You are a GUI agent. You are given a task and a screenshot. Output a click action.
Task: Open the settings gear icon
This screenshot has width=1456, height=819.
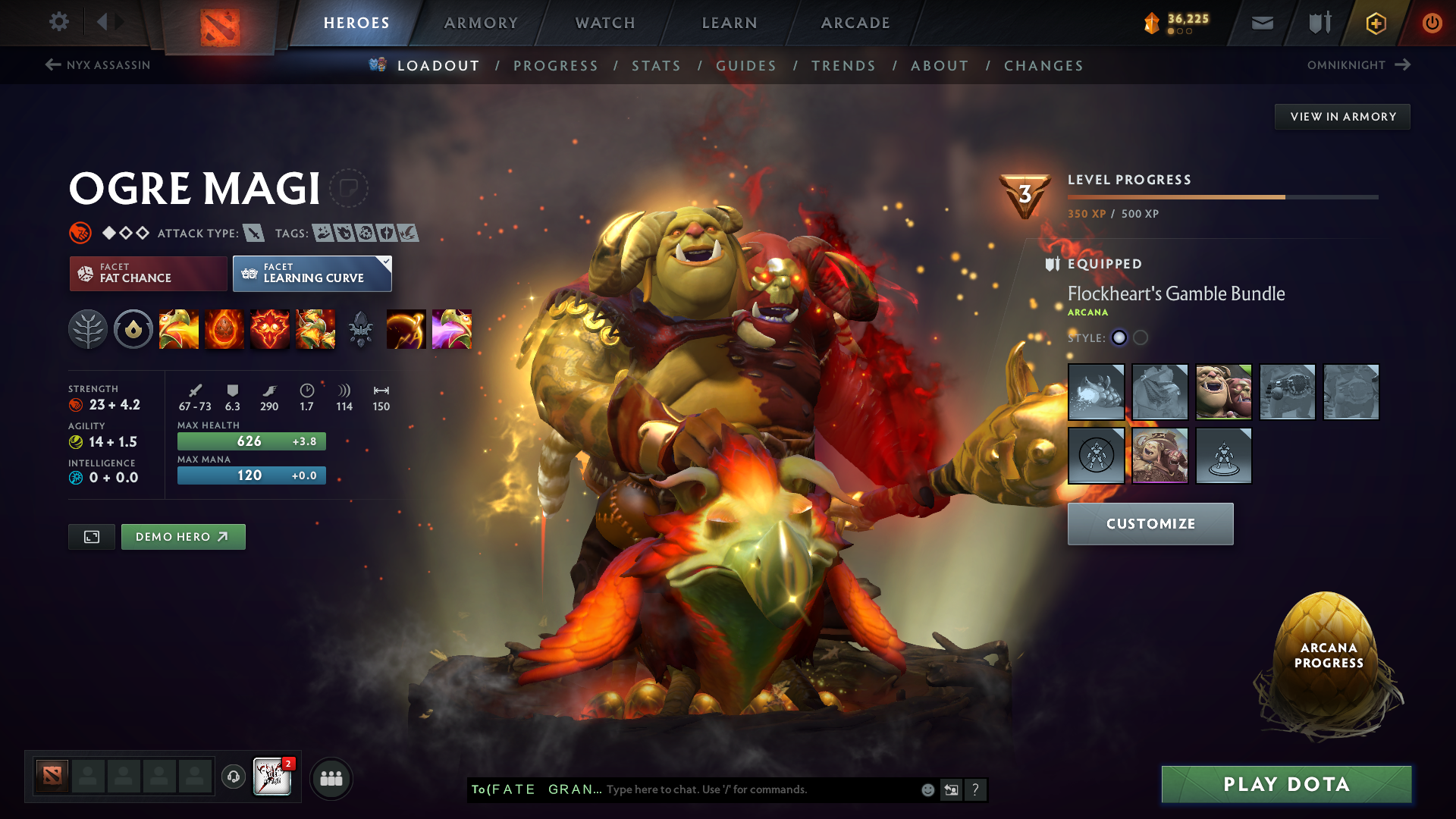[59, 22]
